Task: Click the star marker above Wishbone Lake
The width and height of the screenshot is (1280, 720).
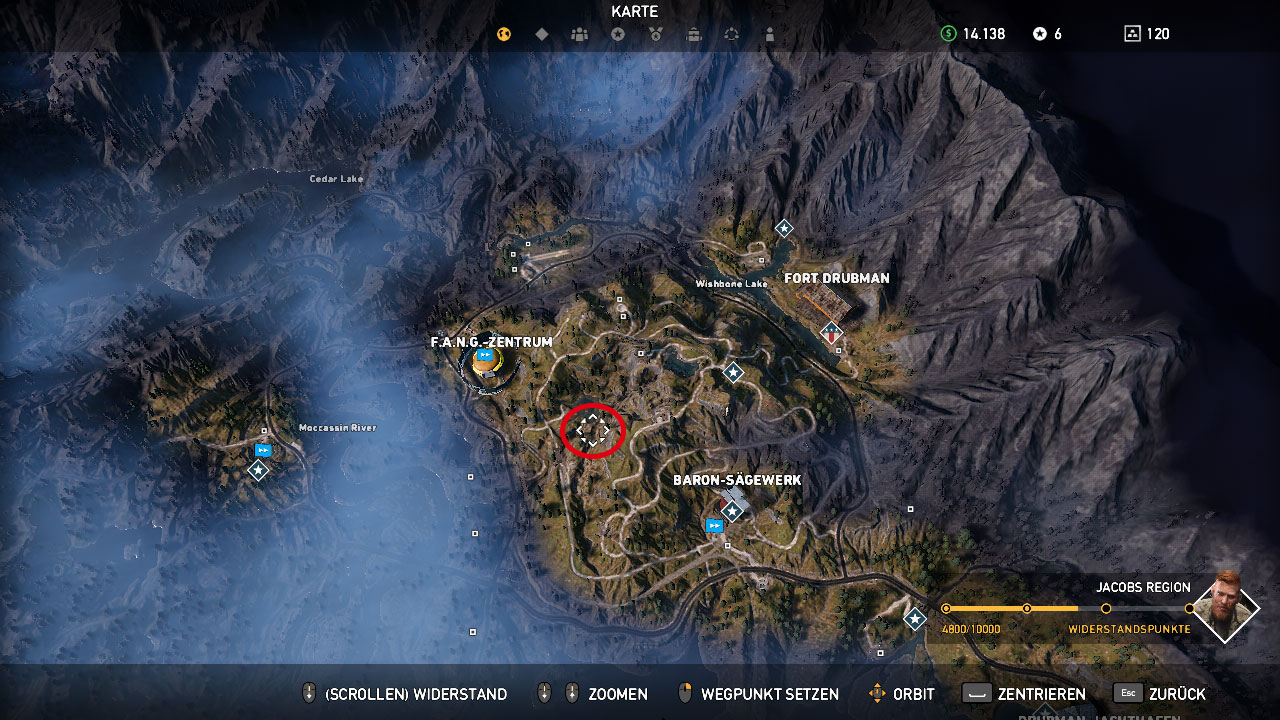Action: (784, 228)
